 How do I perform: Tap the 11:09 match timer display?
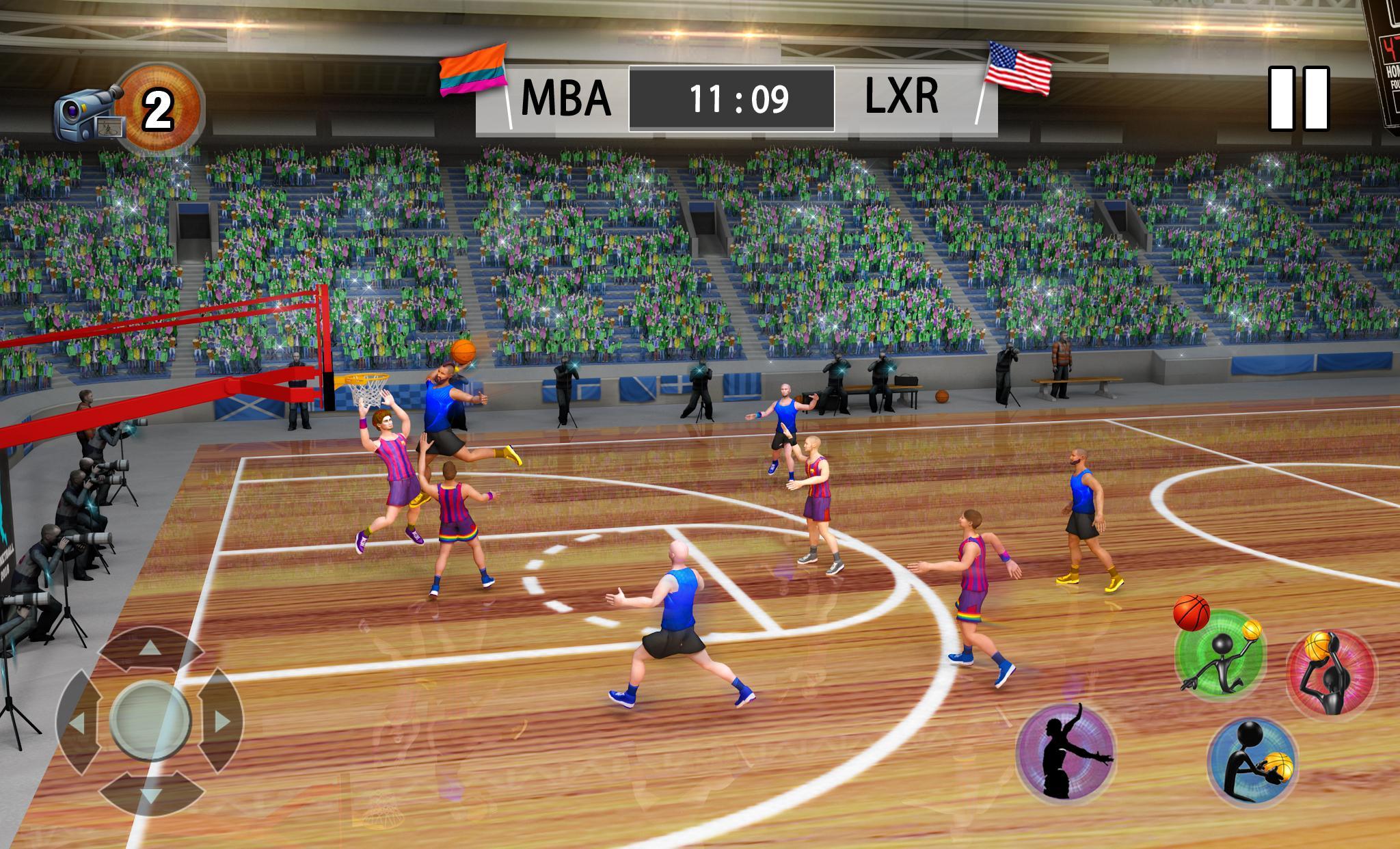pos(738,98)
